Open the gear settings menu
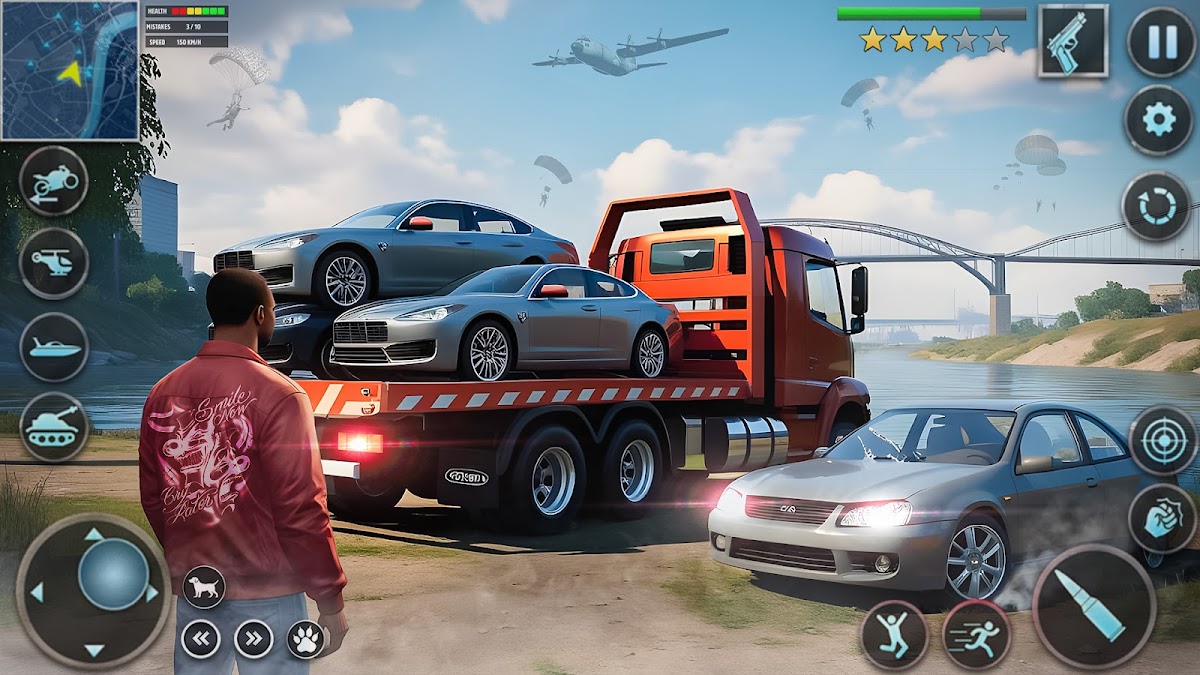1200x675 pixels. (1158, 120)
